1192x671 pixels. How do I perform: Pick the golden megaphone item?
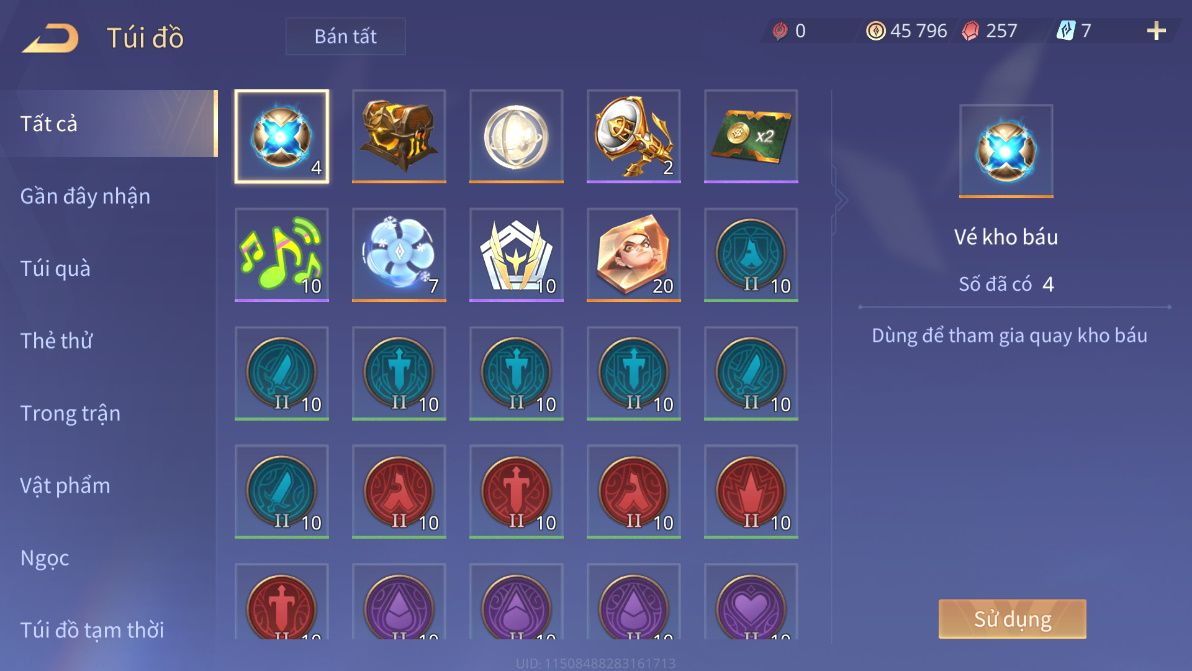[634, 136]
